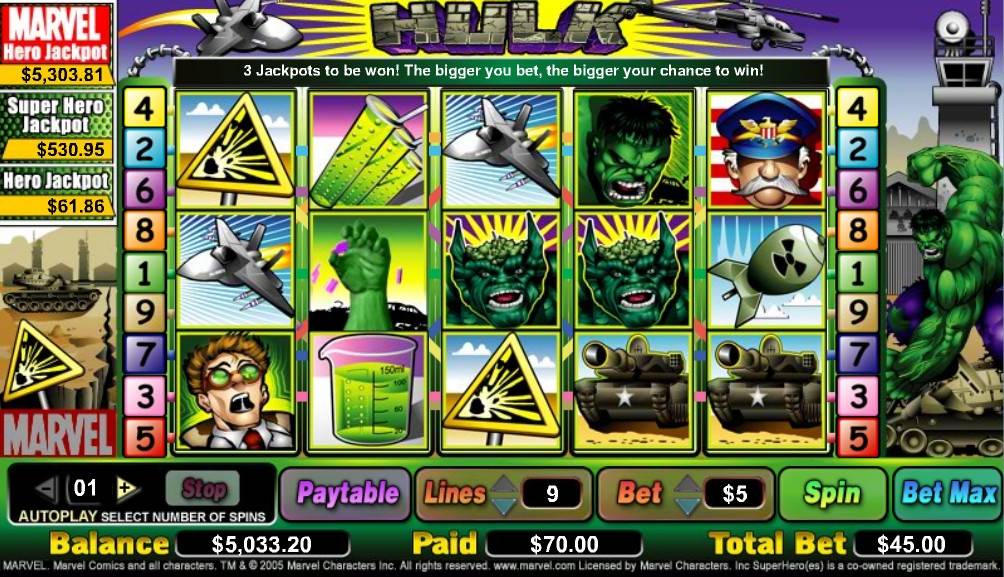The width and height of the screenshot is (1004, 577).
Task: Decrease the number of Lines
Action: click(506, 504)
